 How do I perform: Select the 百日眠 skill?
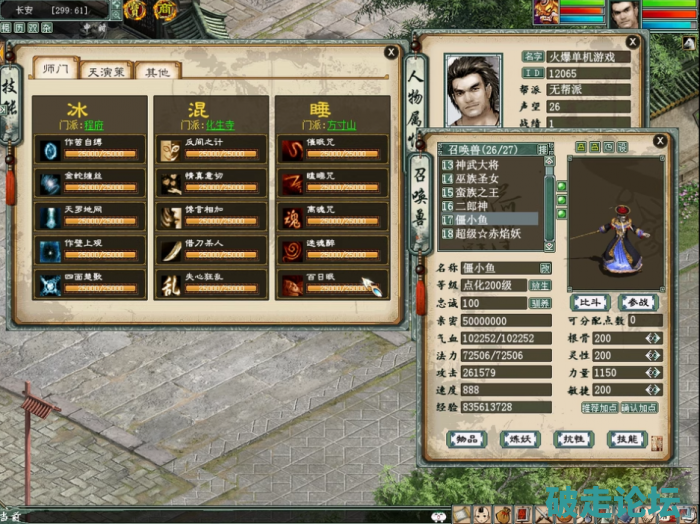(332, 284)
